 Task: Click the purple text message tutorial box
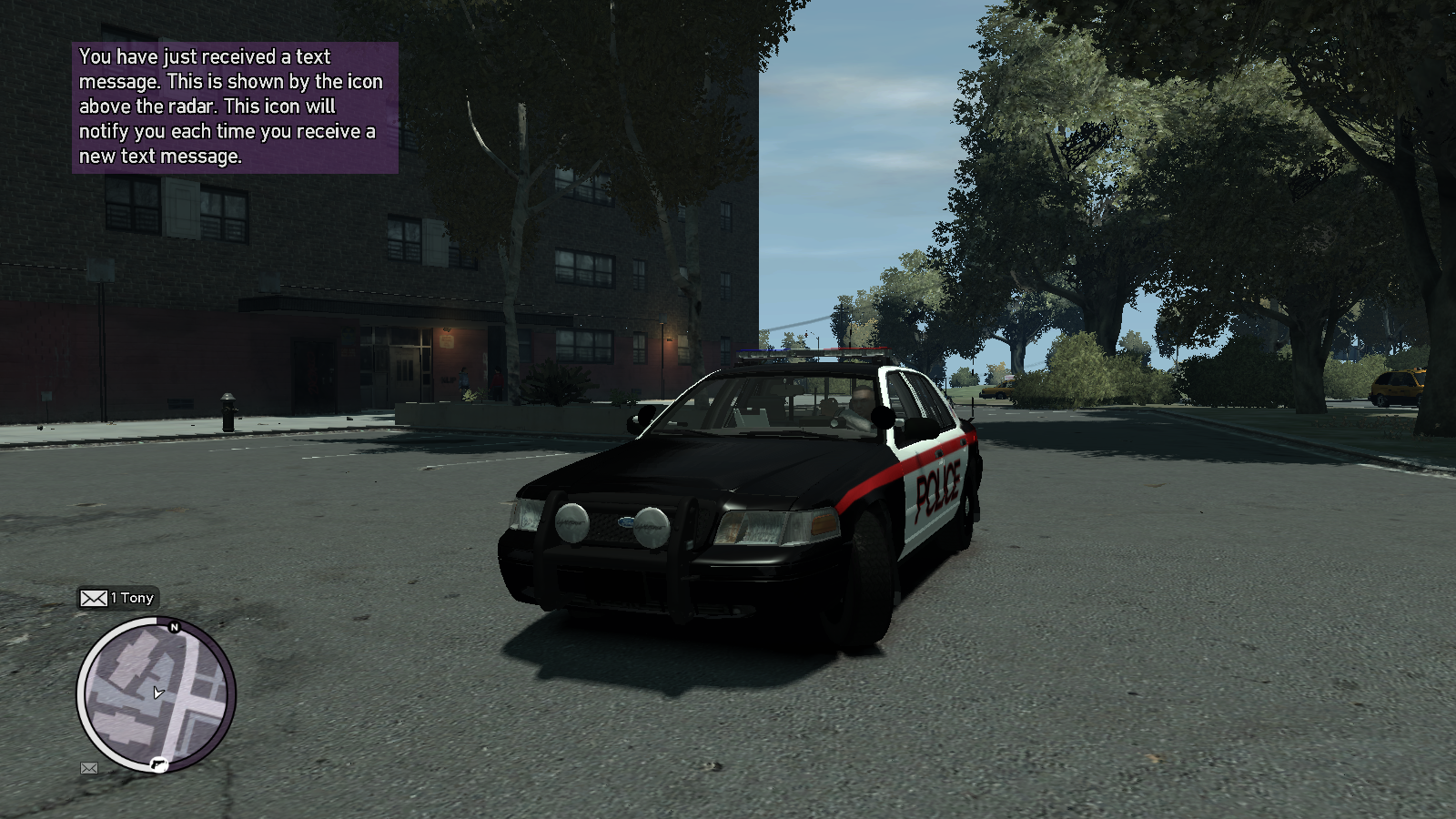point(235,107)
